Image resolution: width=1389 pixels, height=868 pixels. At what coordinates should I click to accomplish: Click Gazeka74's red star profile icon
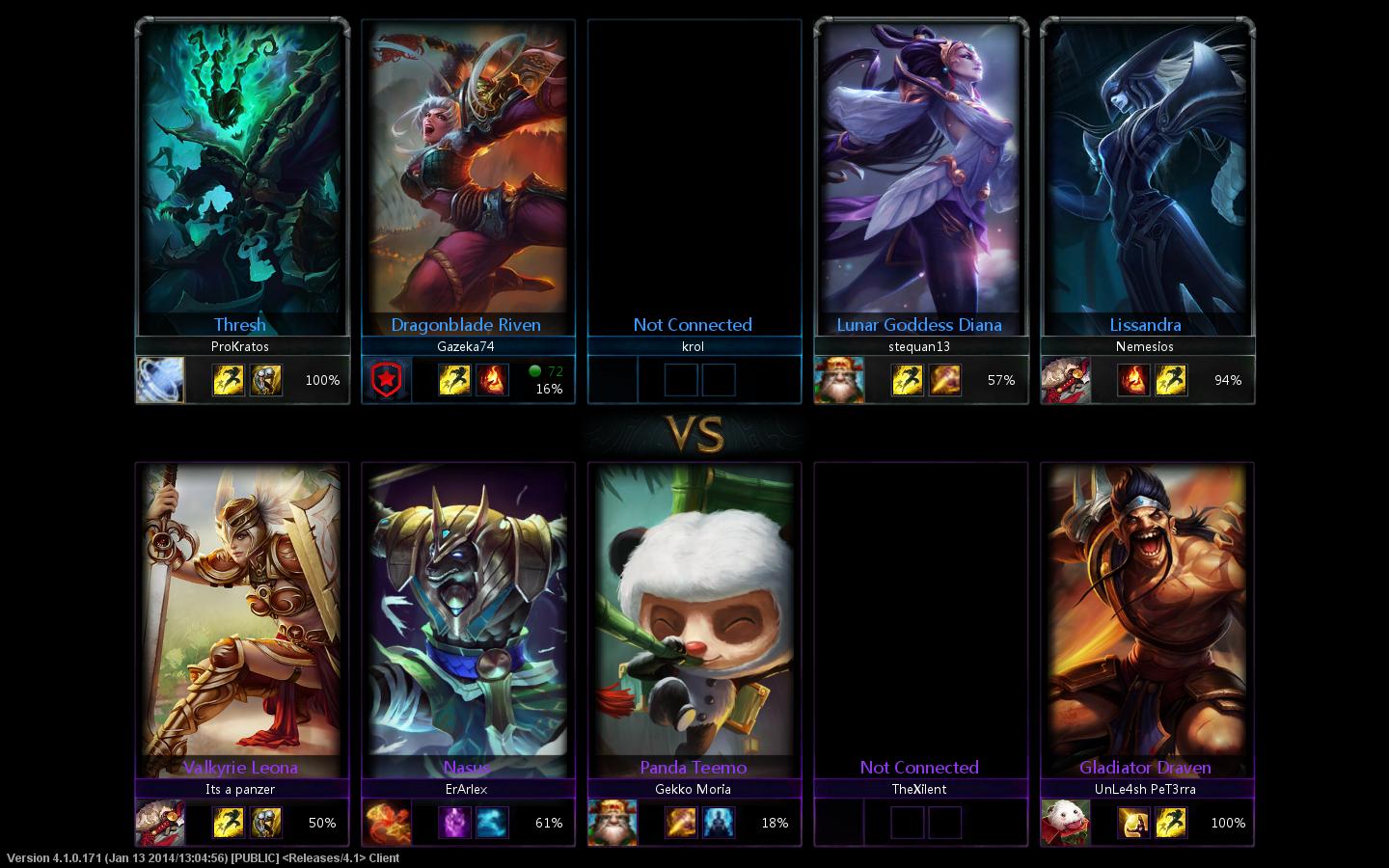(387, 380)
